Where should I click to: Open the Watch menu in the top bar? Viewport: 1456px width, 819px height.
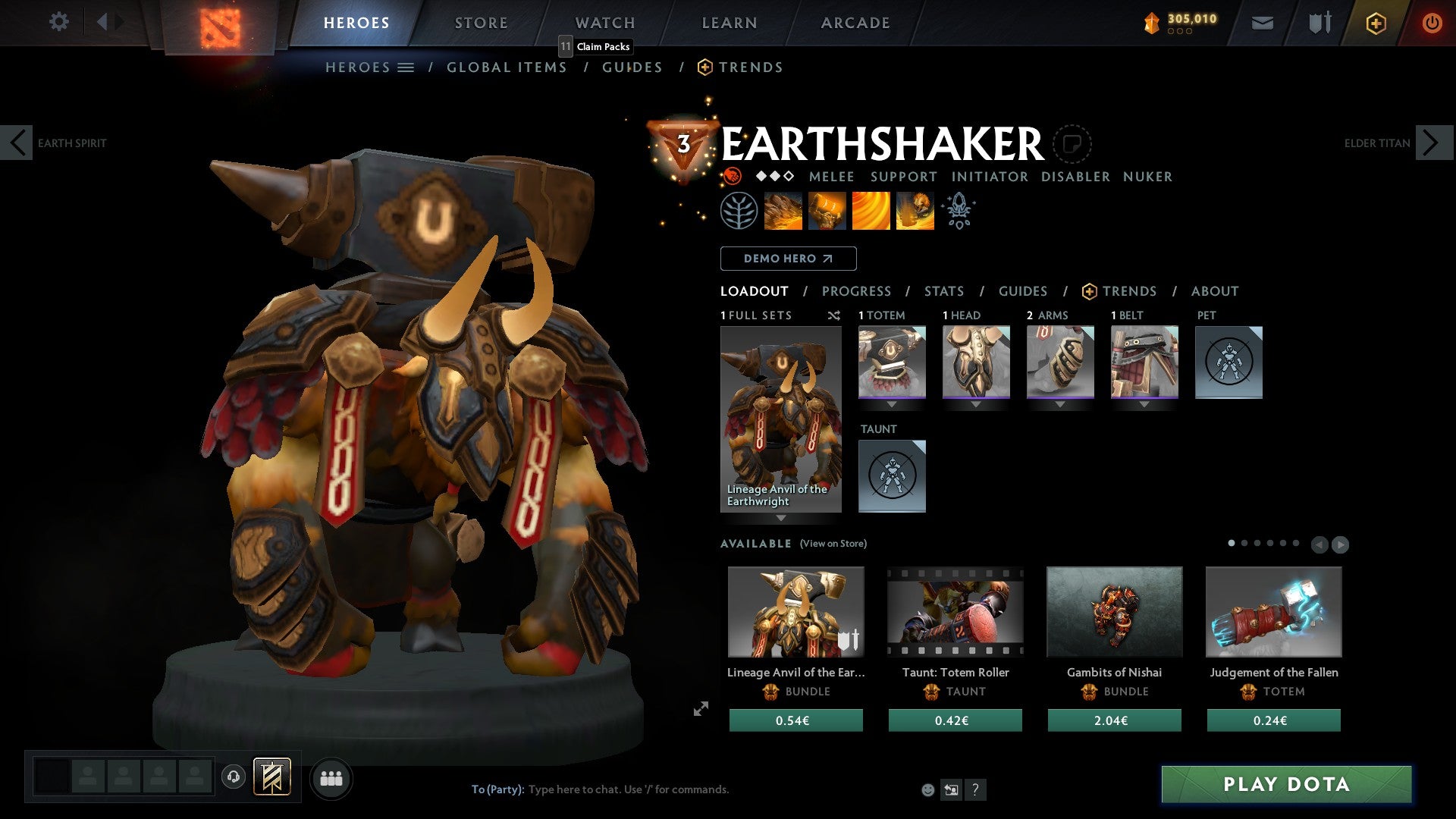tap(604, 22)
